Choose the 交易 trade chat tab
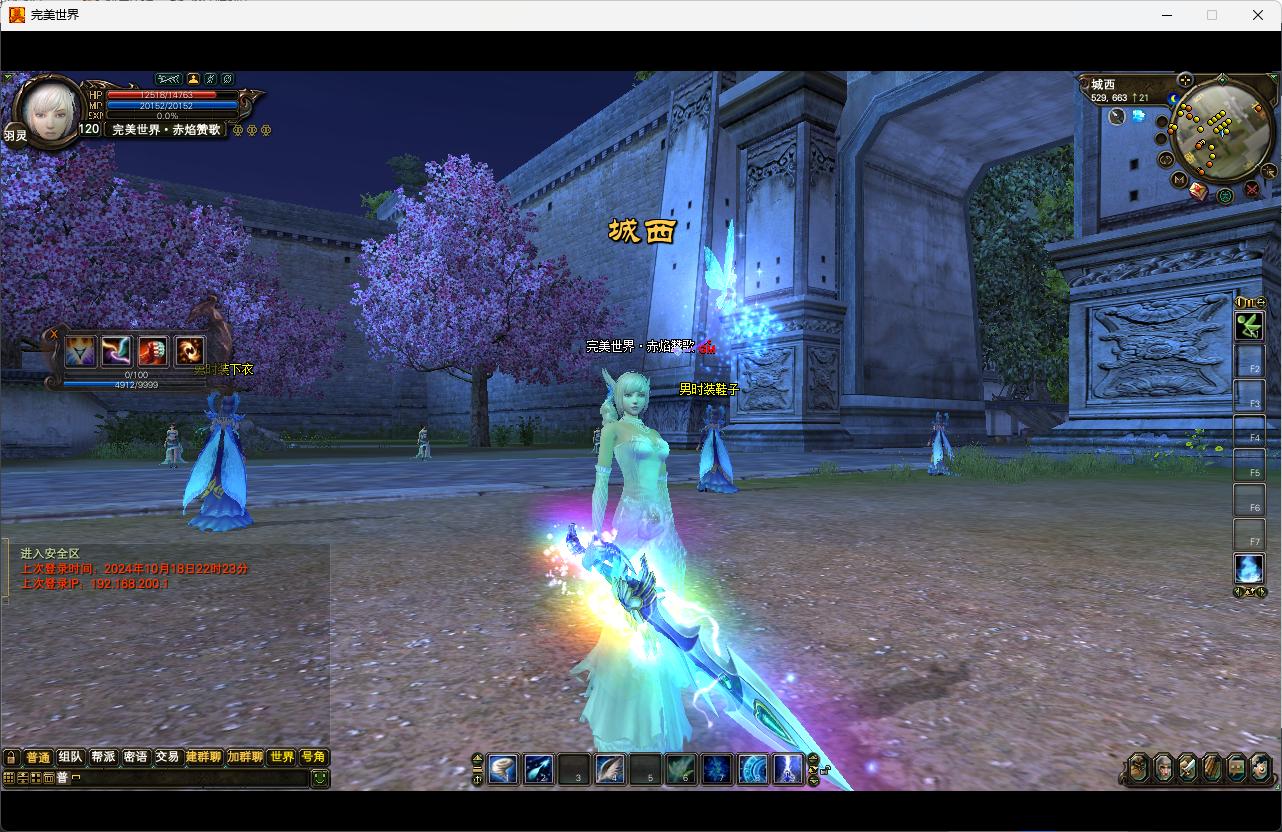The width and height of the screenshot is (1282, 832). [x=167, y=757]
